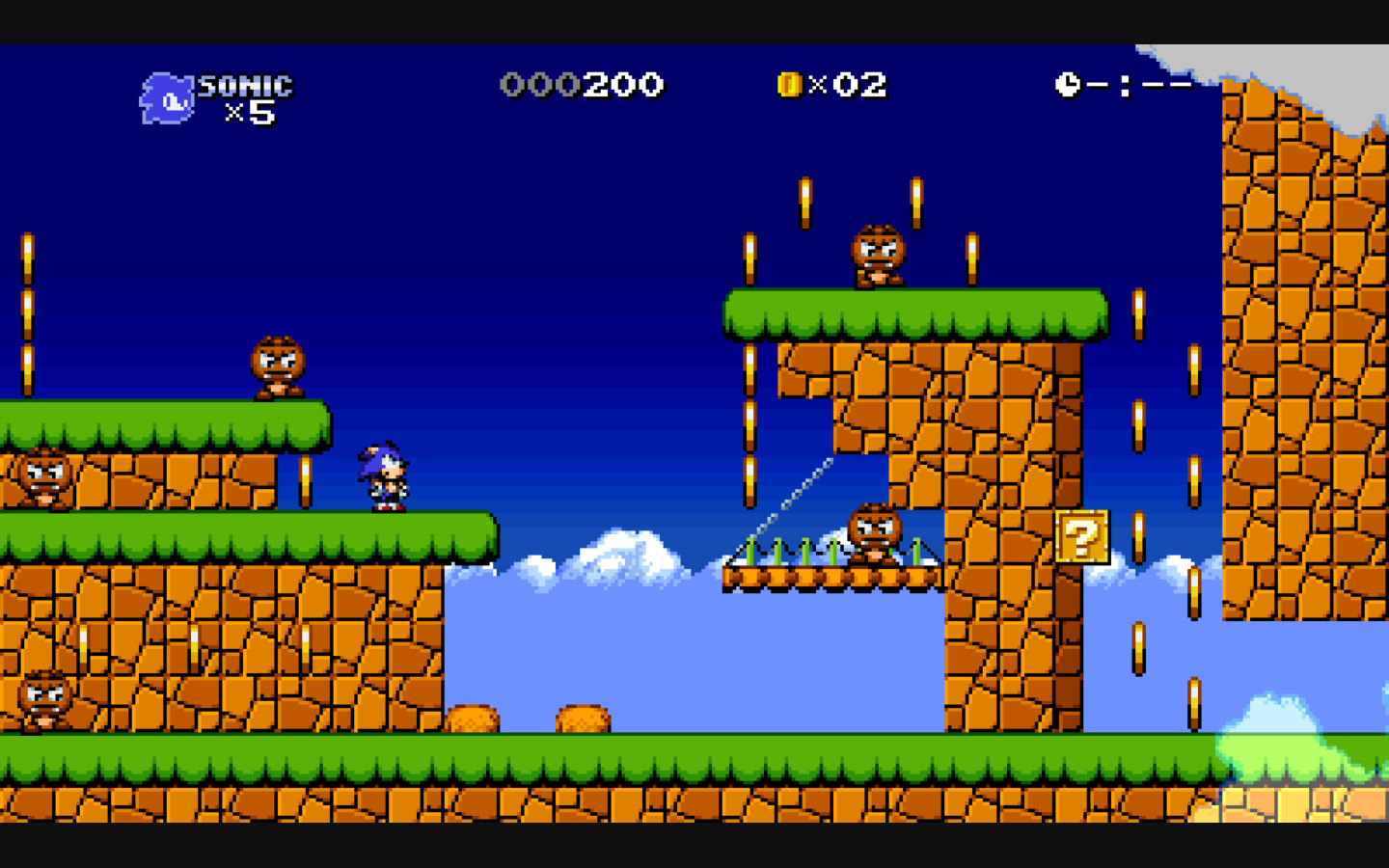Click the Sonic character sprite

(x=383, y=476)
